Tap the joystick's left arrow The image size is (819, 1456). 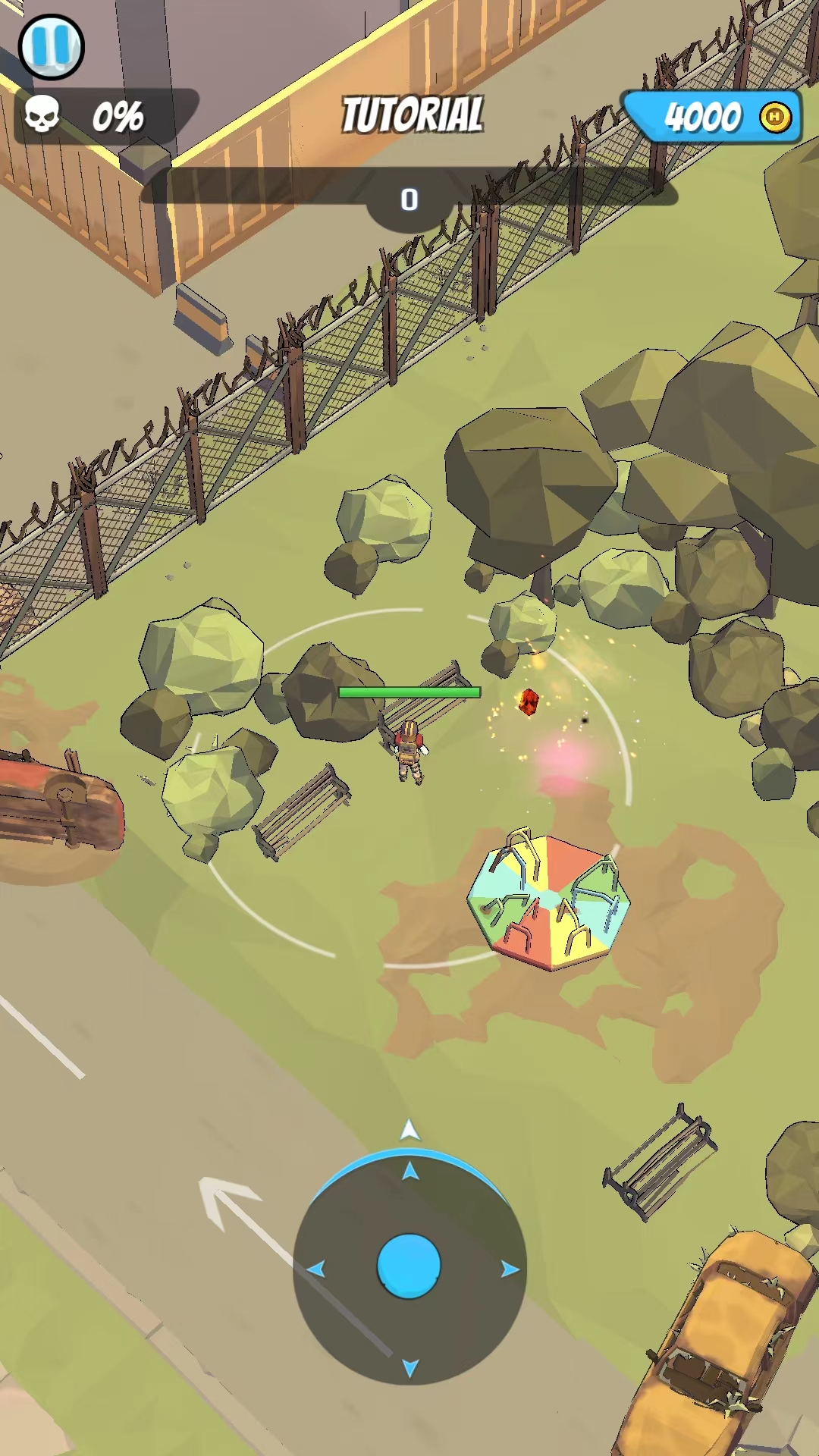[316, 1269]
